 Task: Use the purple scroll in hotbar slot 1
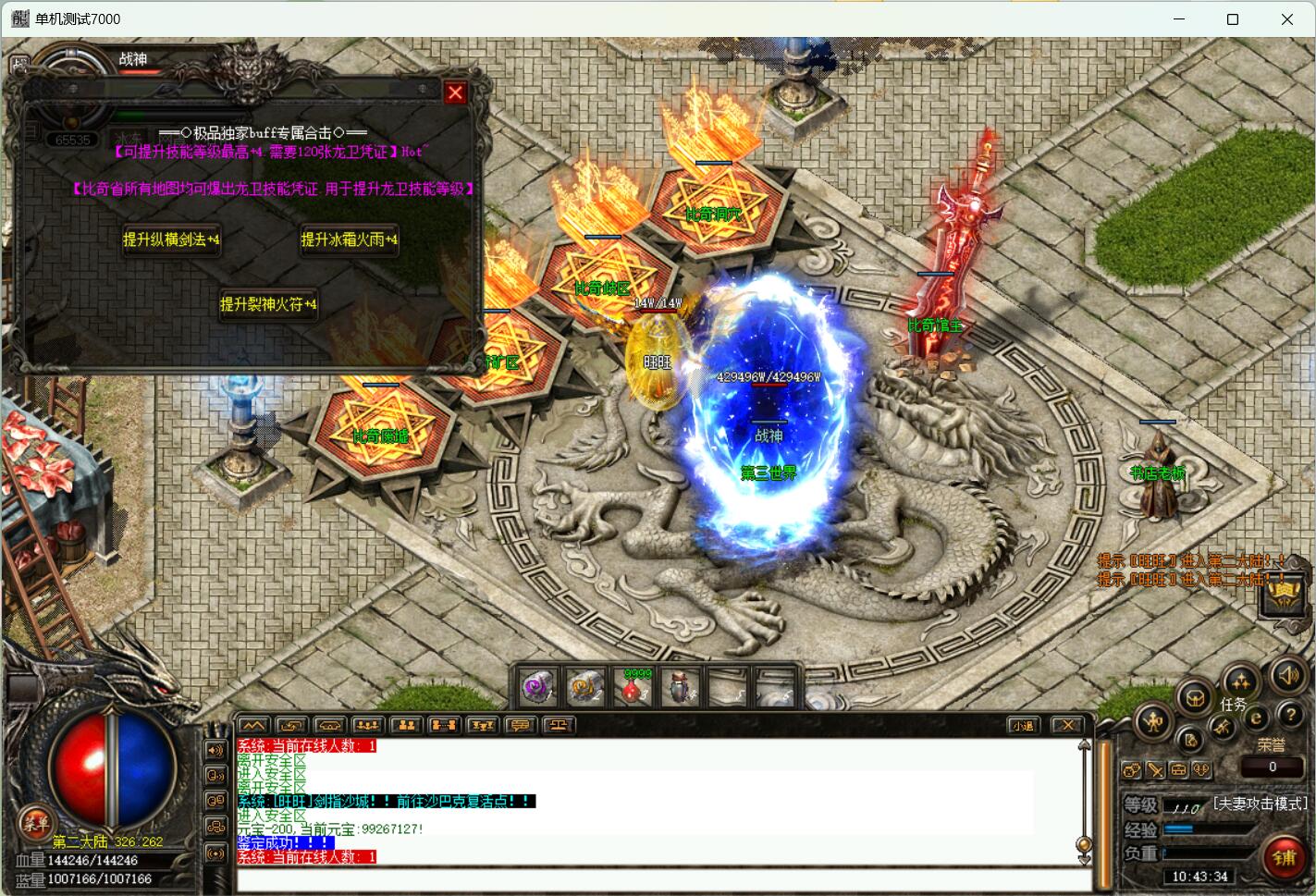tap(538, 687)
